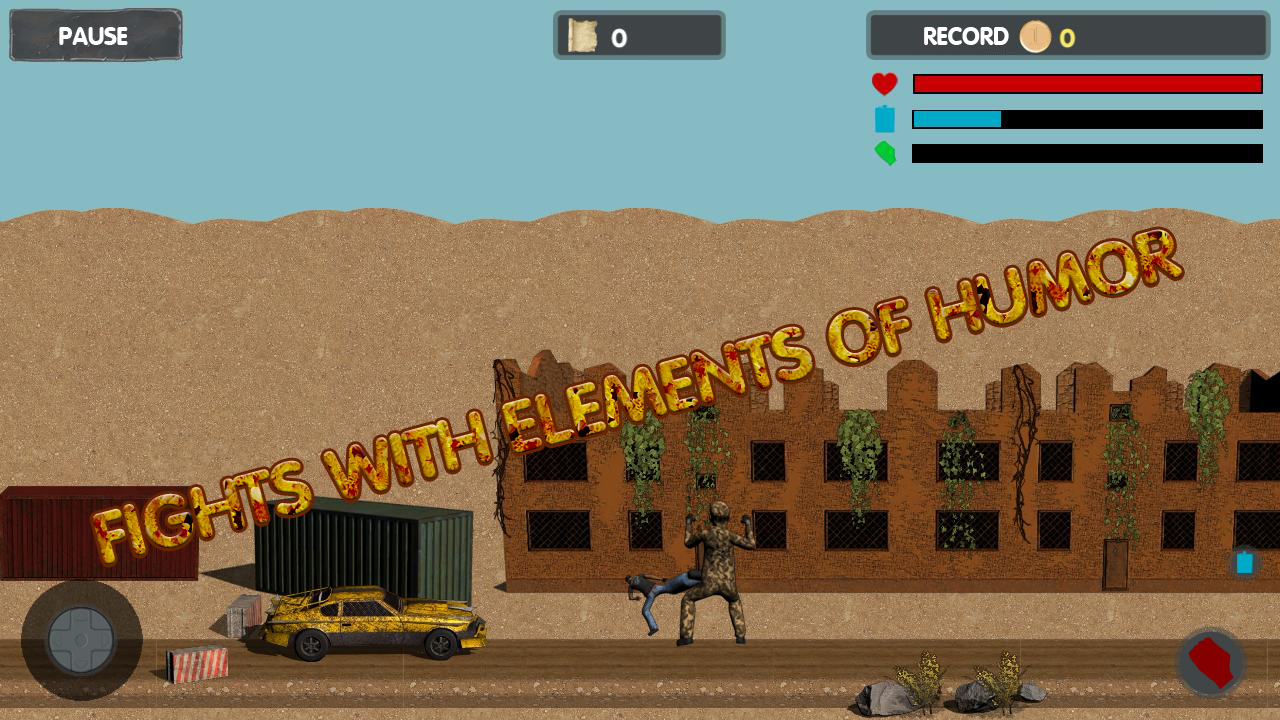1280x720 pixels.
Task: Tap the empty armor bar
Action: point(1086,154)
